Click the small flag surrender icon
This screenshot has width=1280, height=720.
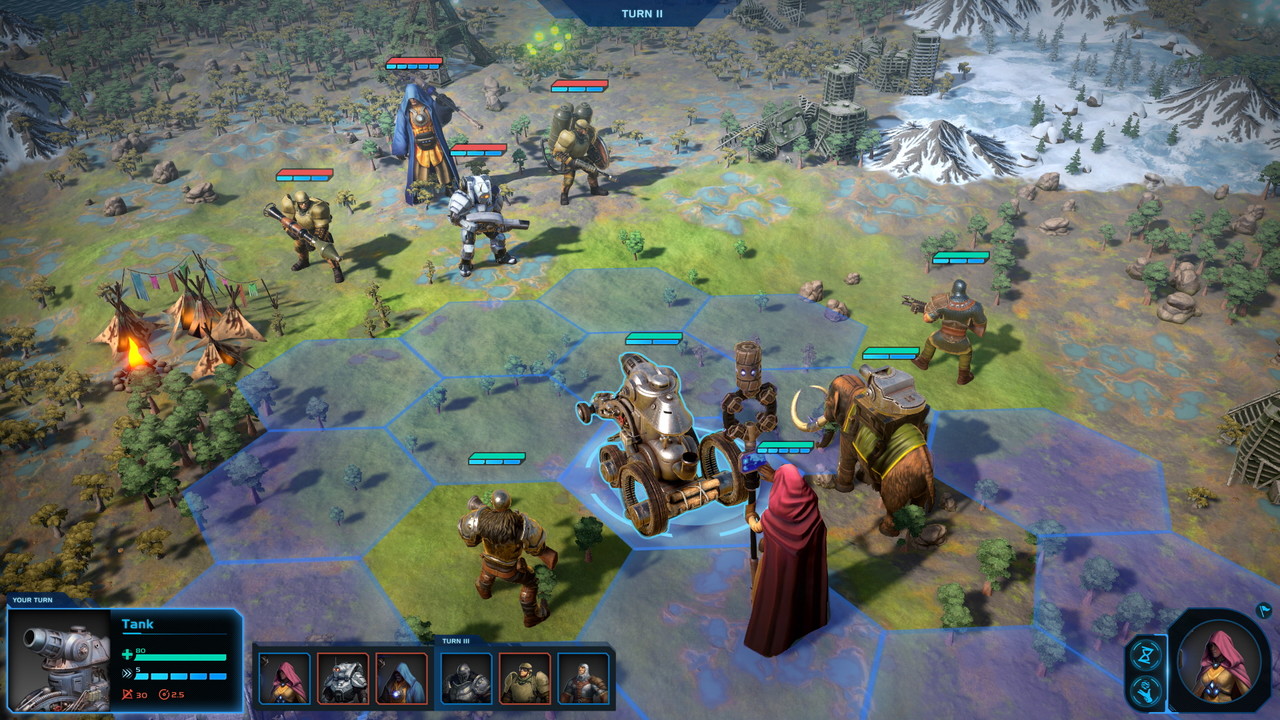[x=1264, y=609]
